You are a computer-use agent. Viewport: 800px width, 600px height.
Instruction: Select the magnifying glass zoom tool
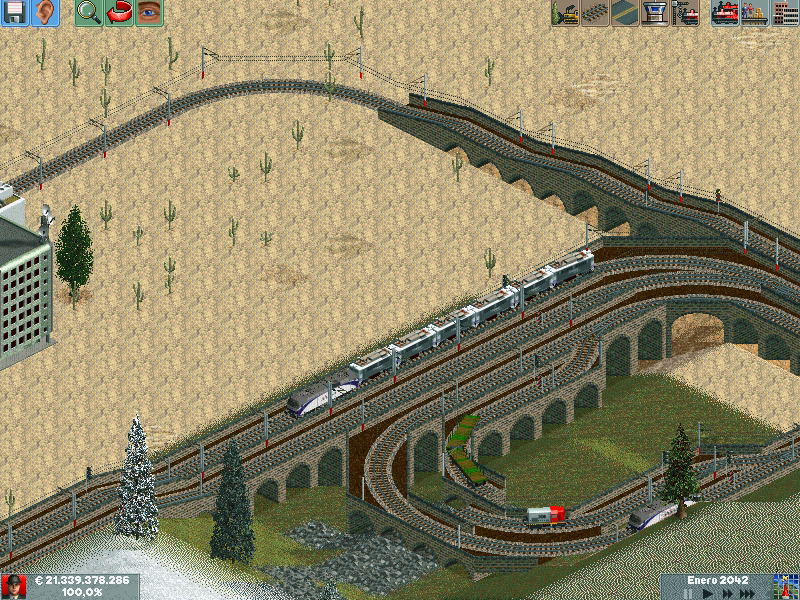(89, 12)
